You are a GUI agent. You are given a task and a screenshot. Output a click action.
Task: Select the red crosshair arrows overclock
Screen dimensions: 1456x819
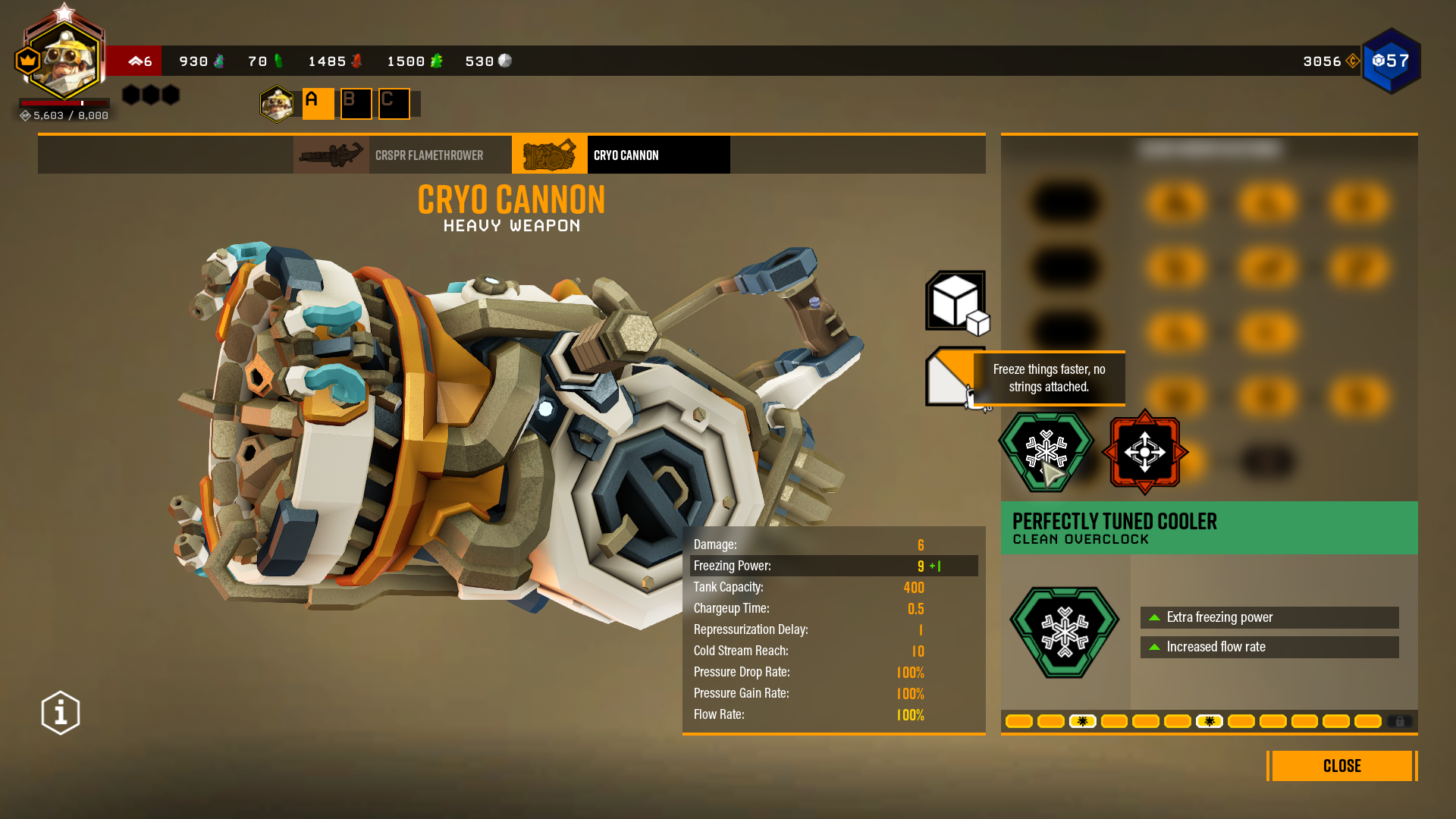coord(1144,452)
